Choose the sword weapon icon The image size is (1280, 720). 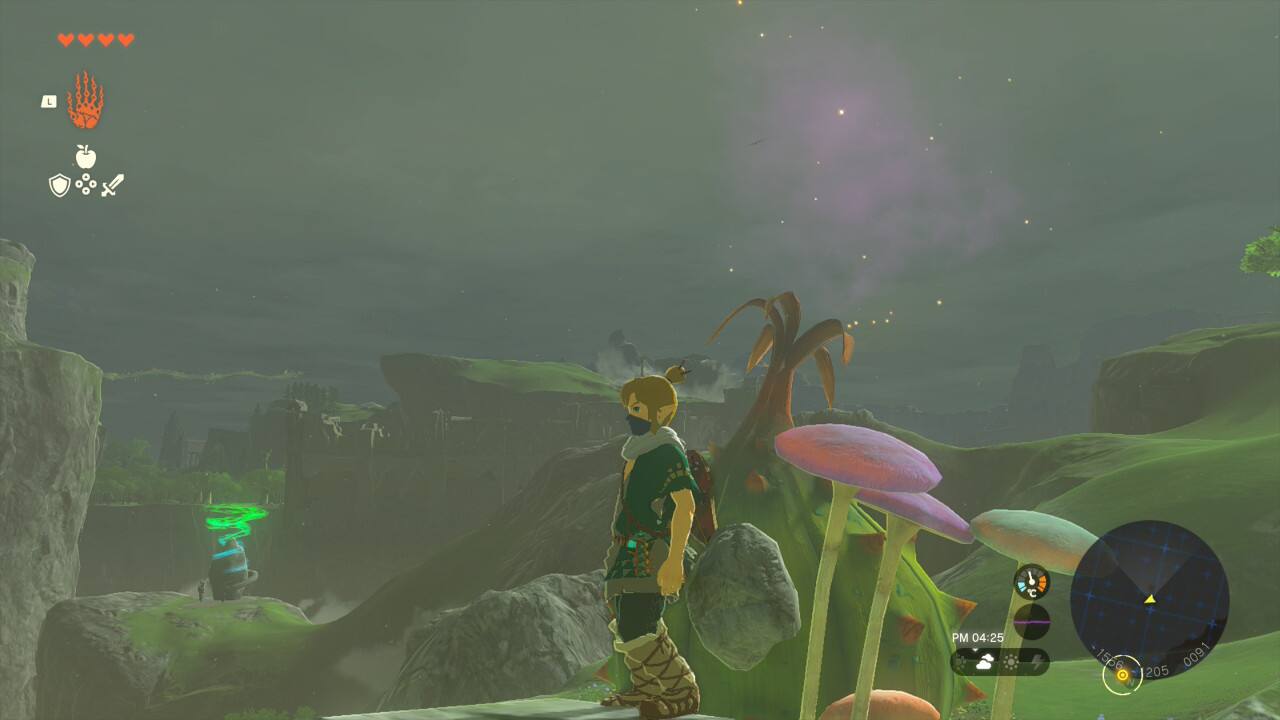pos(112,185)
